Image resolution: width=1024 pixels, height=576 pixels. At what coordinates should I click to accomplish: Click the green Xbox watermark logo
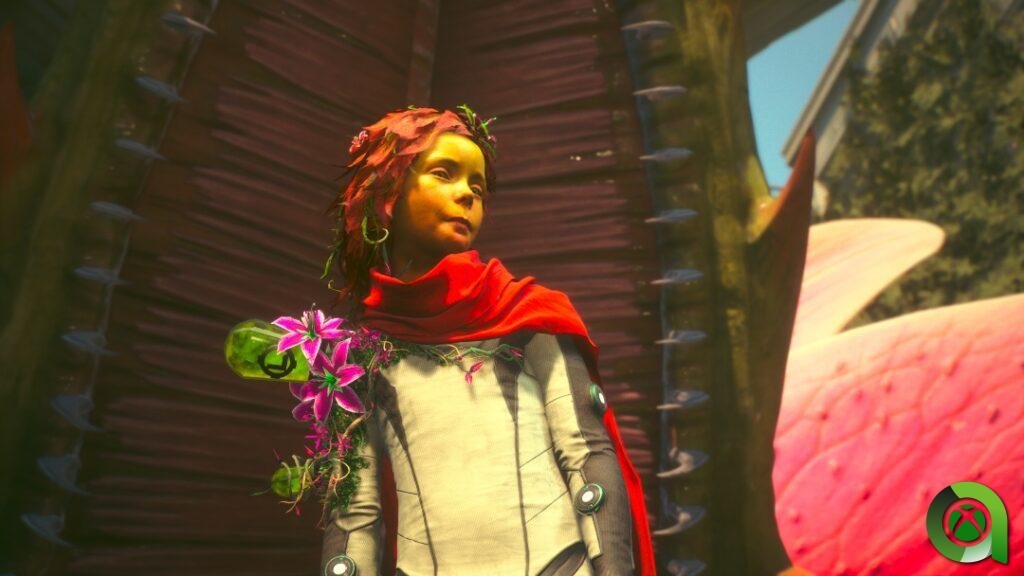(x=965, y=523)
